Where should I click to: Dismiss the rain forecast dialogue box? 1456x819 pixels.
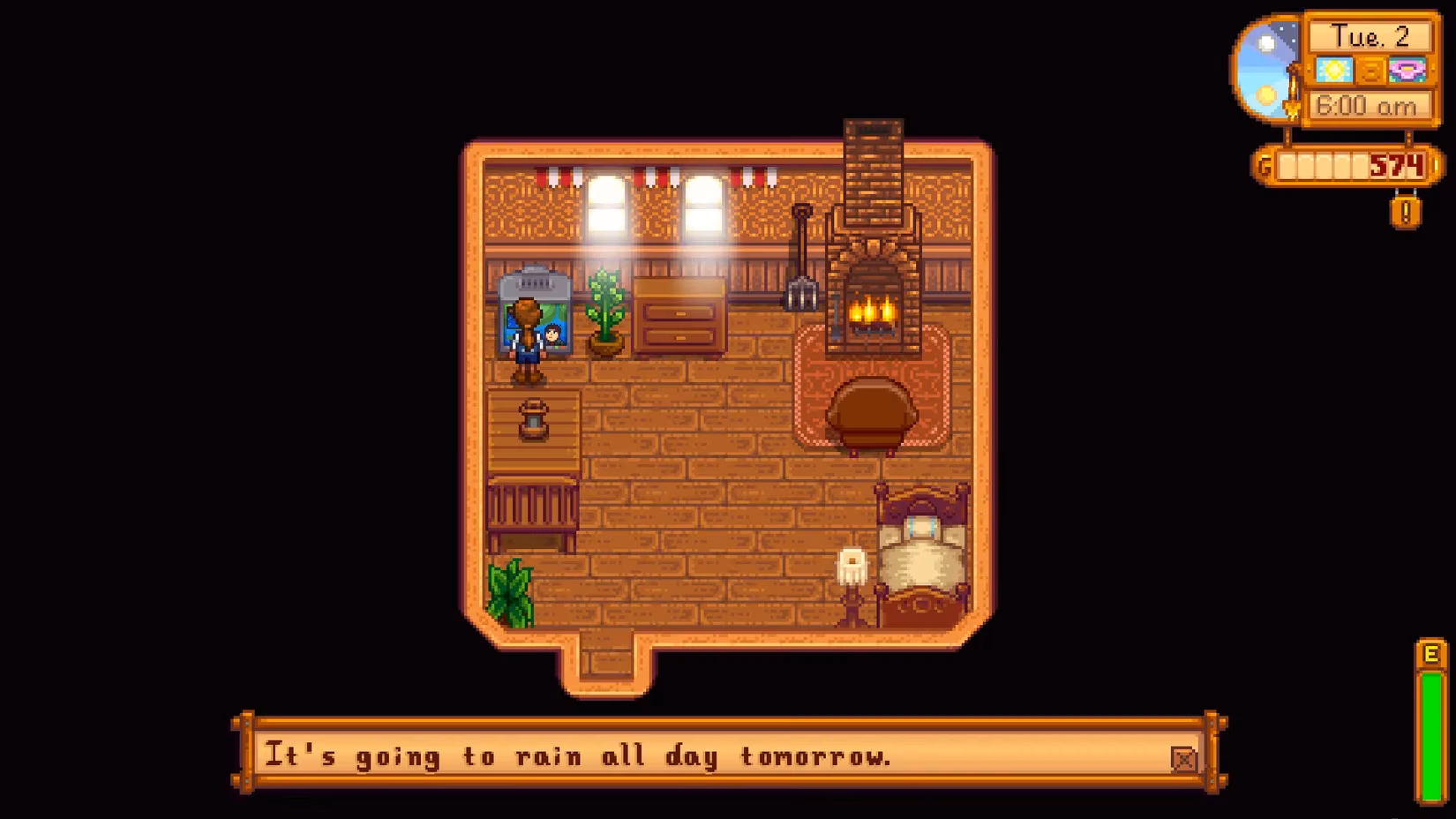(x=724, y=756)
